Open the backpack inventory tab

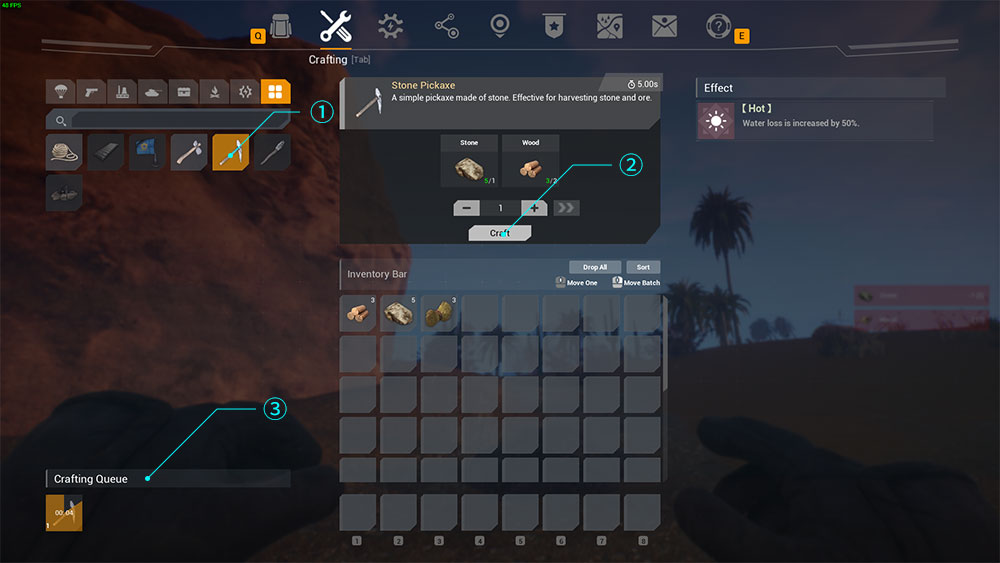(281, 26)
